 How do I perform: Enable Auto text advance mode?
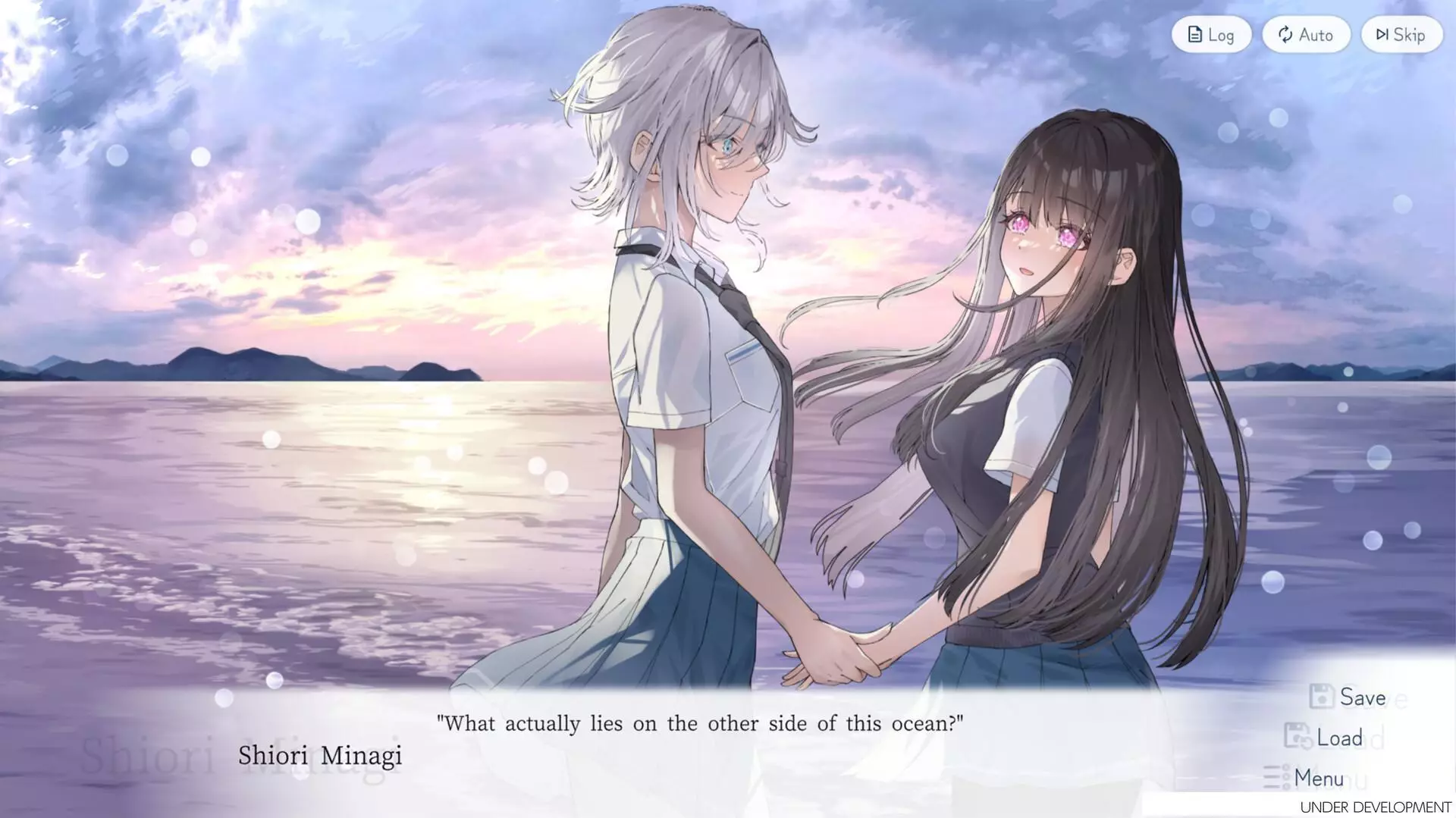(x=1306, y=34)
